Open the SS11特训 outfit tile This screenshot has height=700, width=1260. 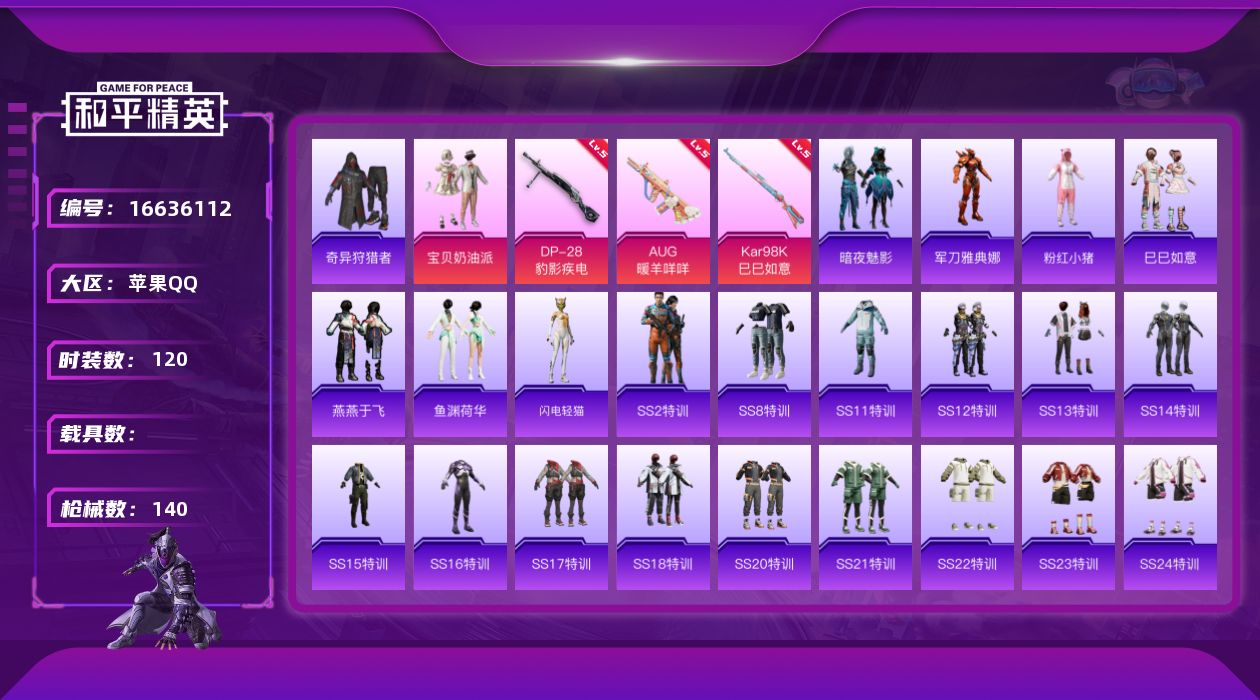[x=865, y=364]
